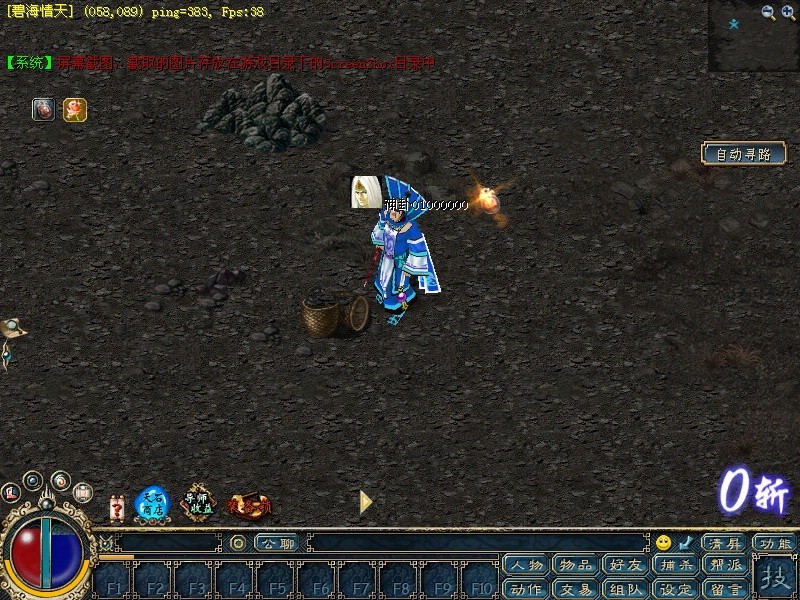Open the 帮派 guild panel
Viewport: 800px width, 600px height.
[723, 566]
